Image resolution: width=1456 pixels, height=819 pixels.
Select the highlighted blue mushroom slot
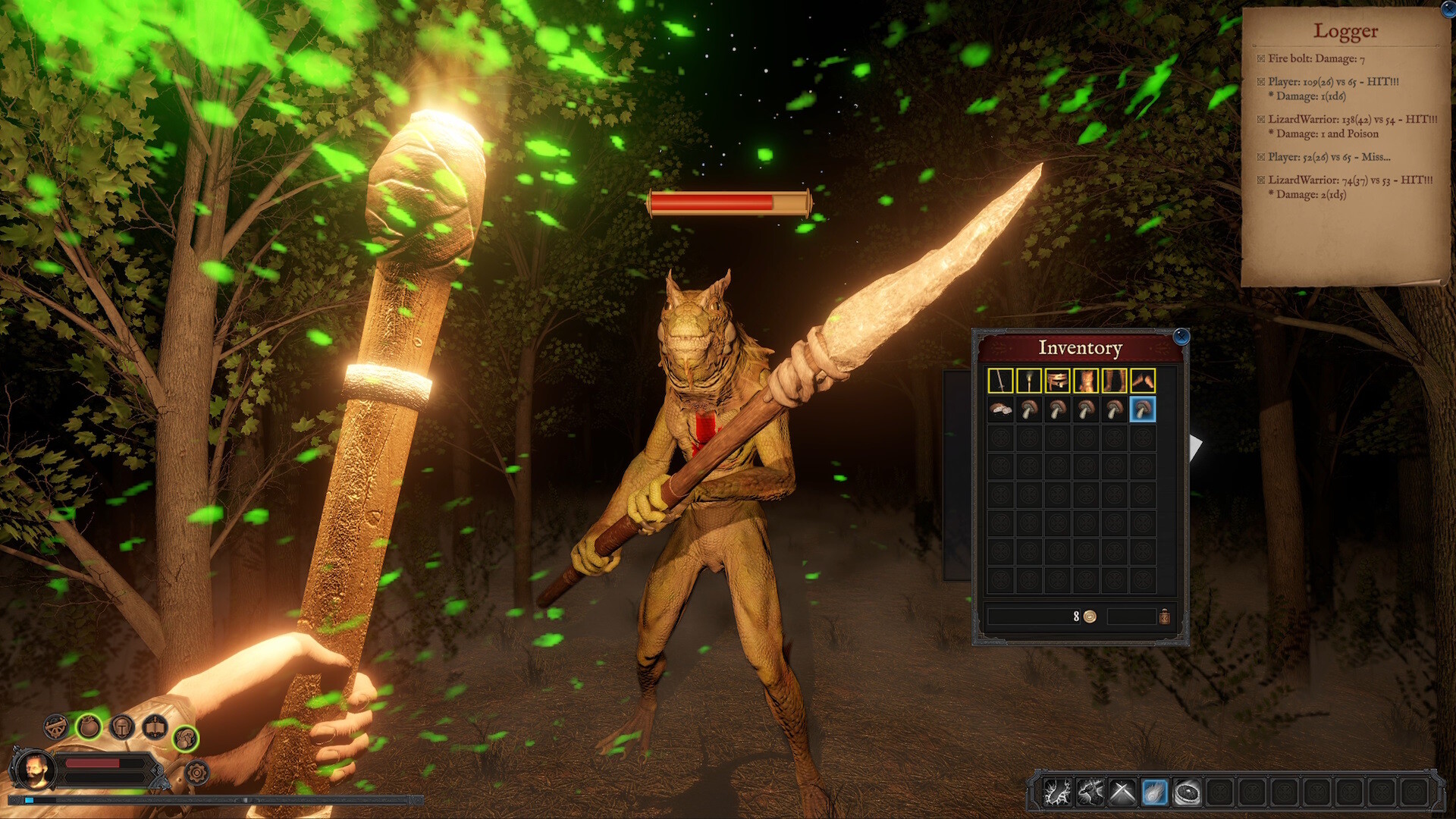pos(1143,409)
